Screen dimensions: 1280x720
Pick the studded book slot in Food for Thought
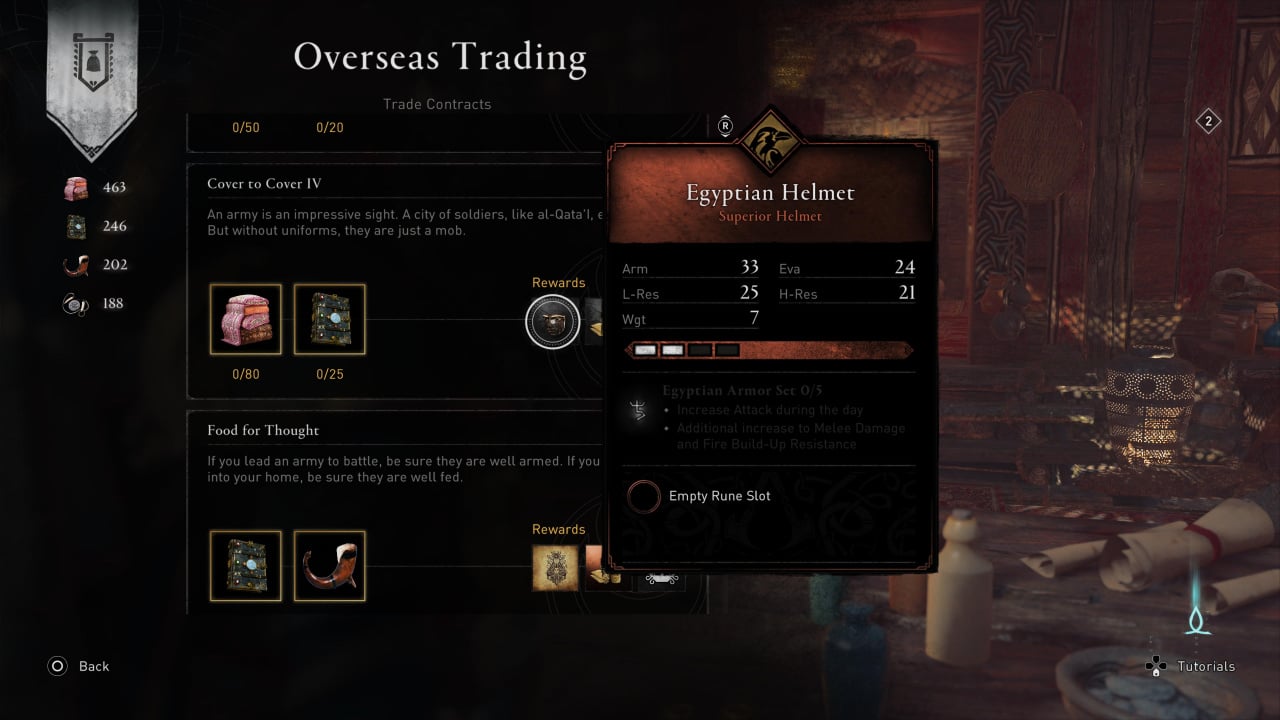tap(245, 566)
